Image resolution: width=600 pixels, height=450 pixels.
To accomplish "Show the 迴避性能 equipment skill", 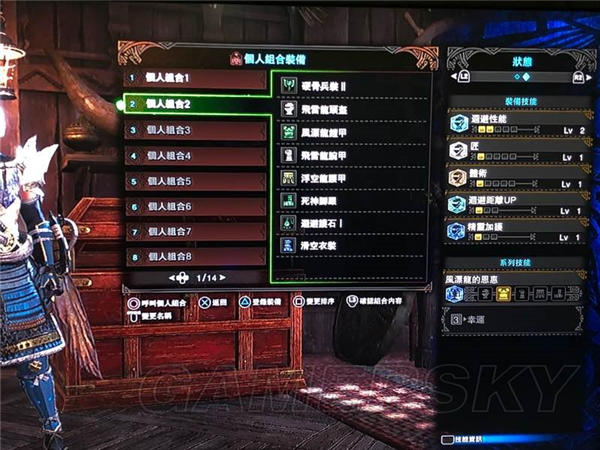I will pos(516,123).
